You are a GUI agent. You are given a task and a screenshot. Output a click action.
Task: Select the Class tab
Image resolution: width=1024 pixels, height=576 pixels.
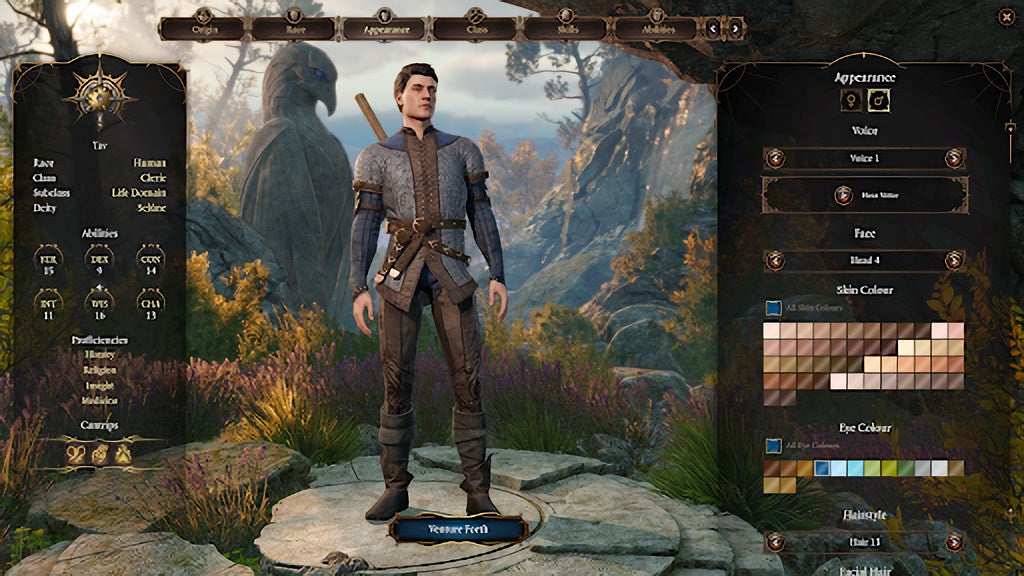[x=475, y=28]
